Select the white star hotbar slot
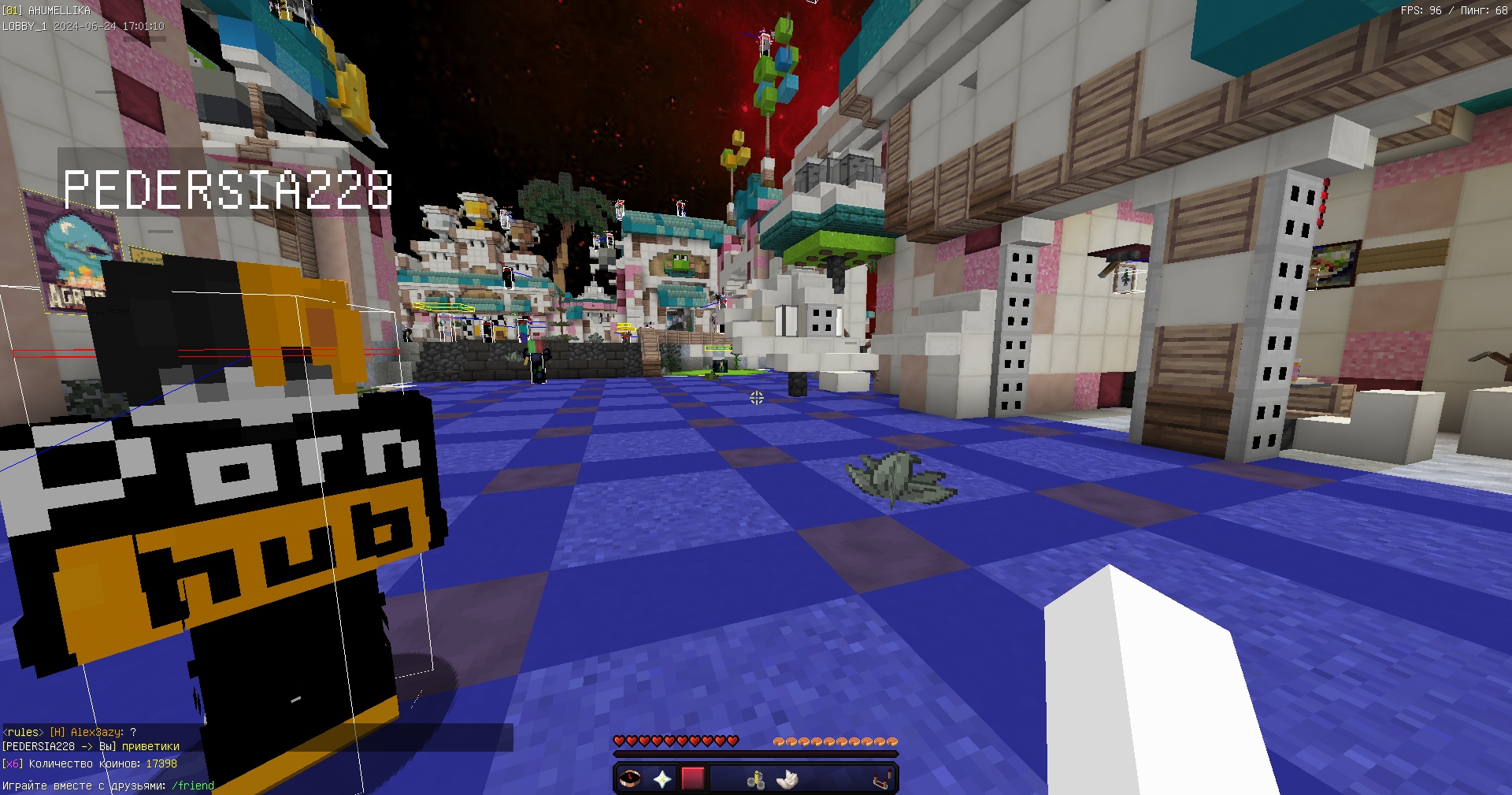 [x=662, y=778]
